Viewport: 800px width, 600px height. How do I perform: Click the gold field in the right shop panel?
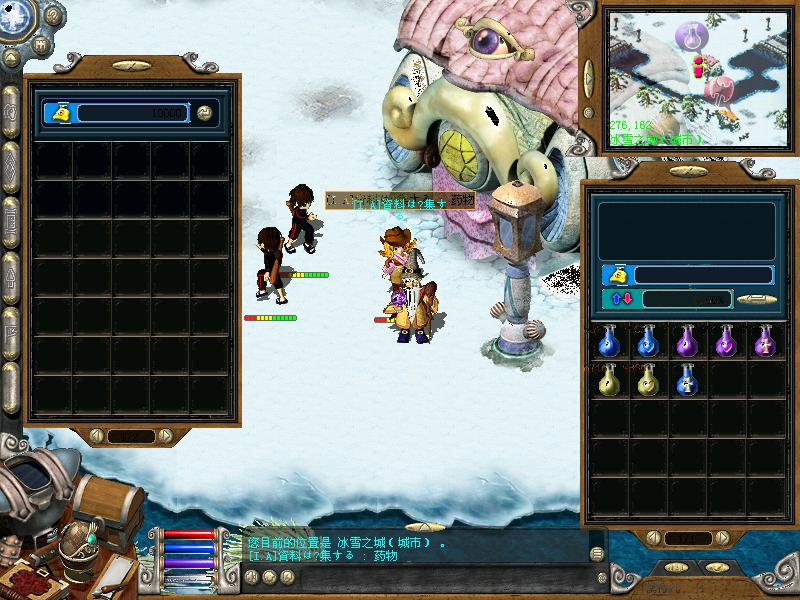[x=703, y=274]
